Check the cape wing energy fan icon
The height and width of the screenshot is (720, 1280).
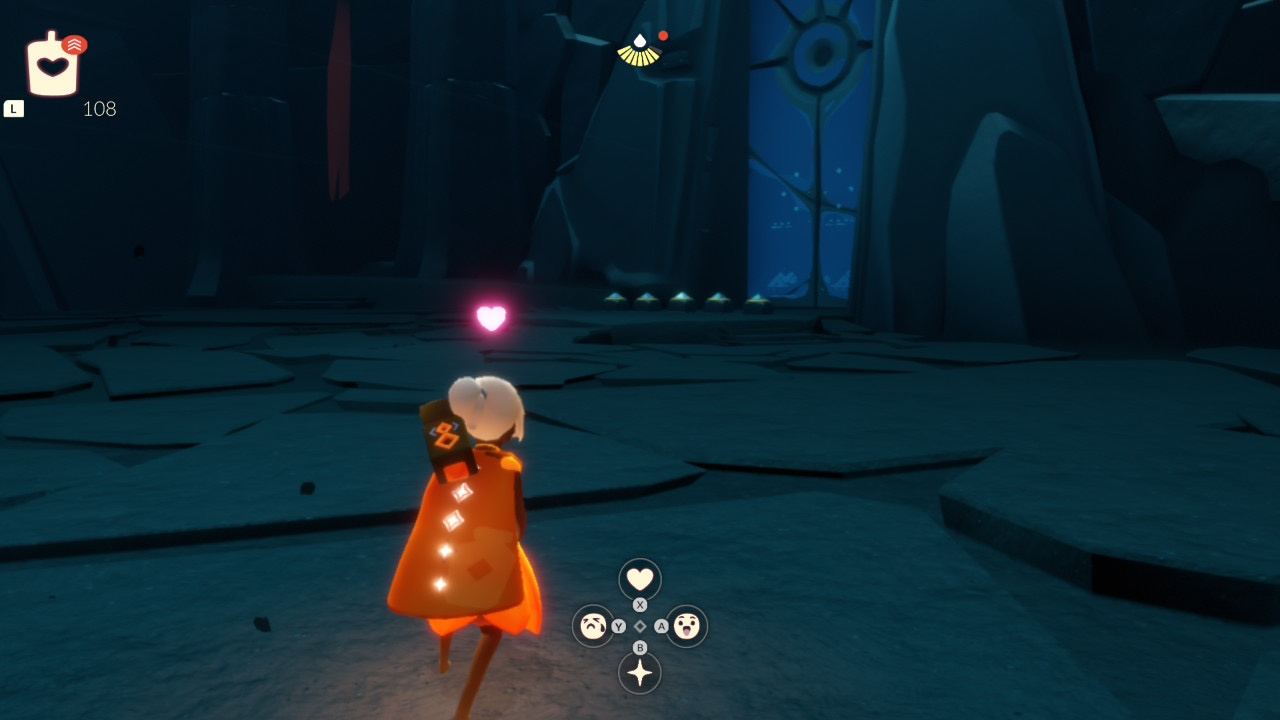[639, 50]
